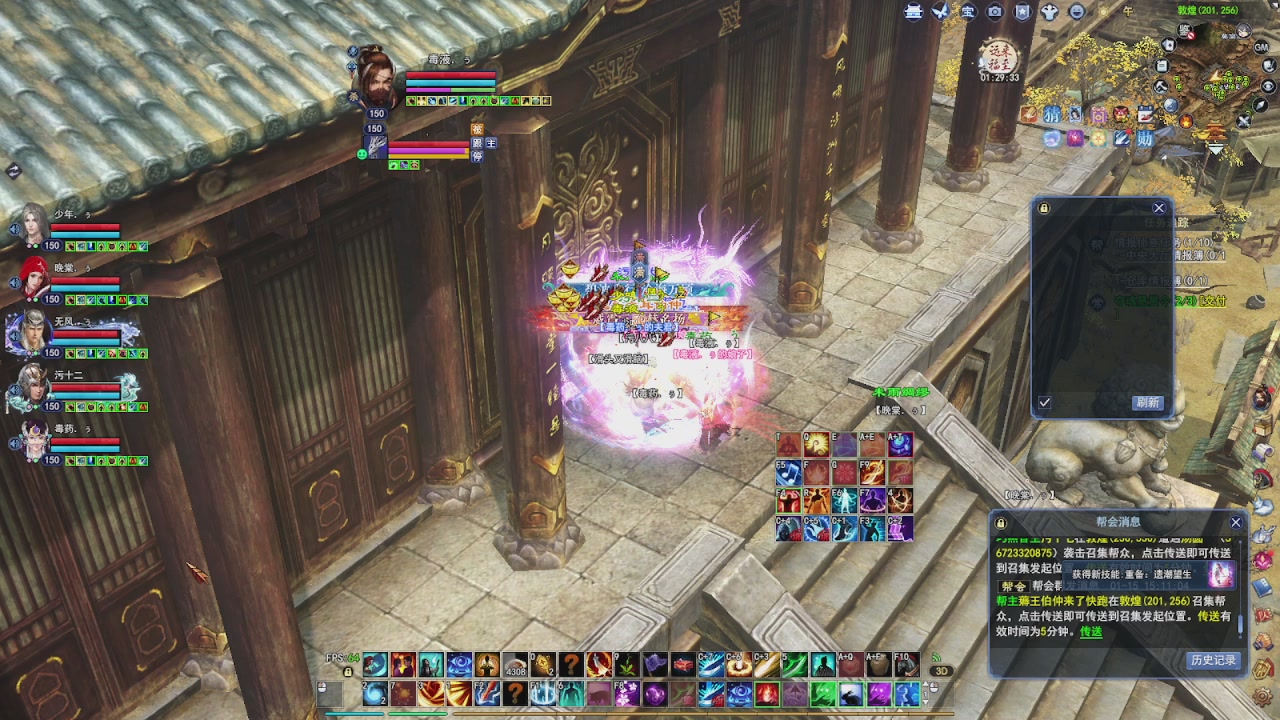Open the camera screenshot icon
Viewport: 1280px width, 720px height.
point(995,12)
